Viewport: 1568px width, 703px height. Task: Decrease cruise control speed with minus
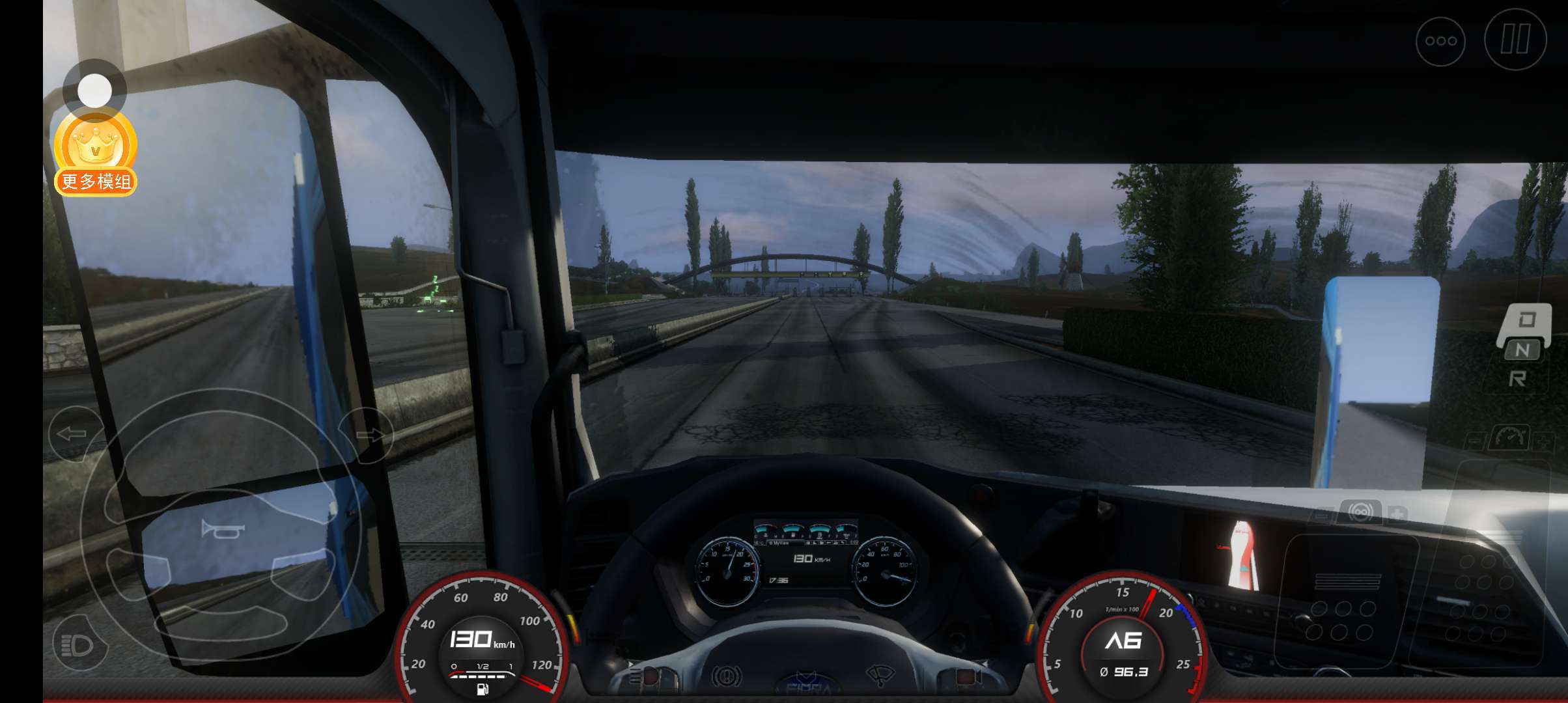pos(1476,442)
